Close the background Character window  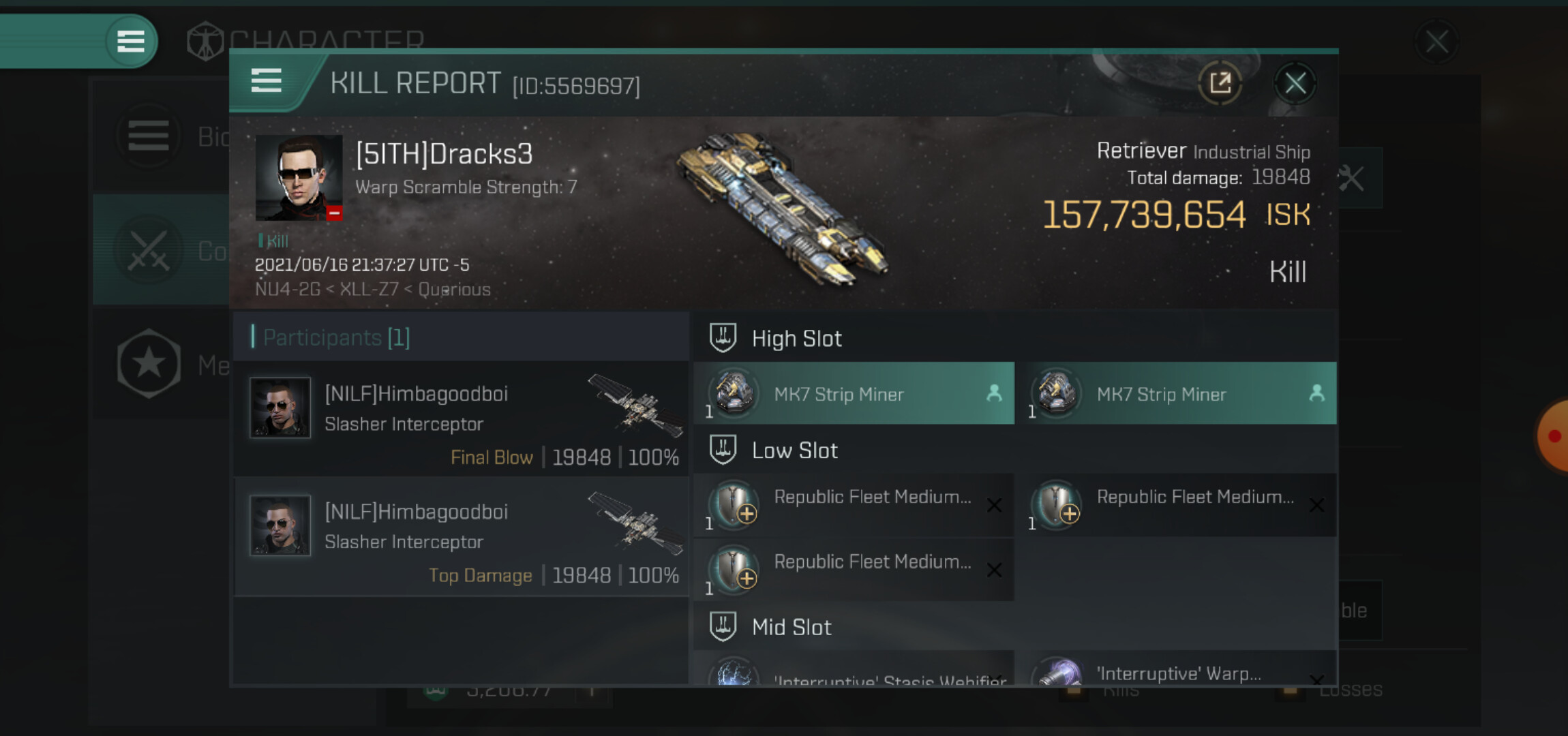(x=1436, y=42)
